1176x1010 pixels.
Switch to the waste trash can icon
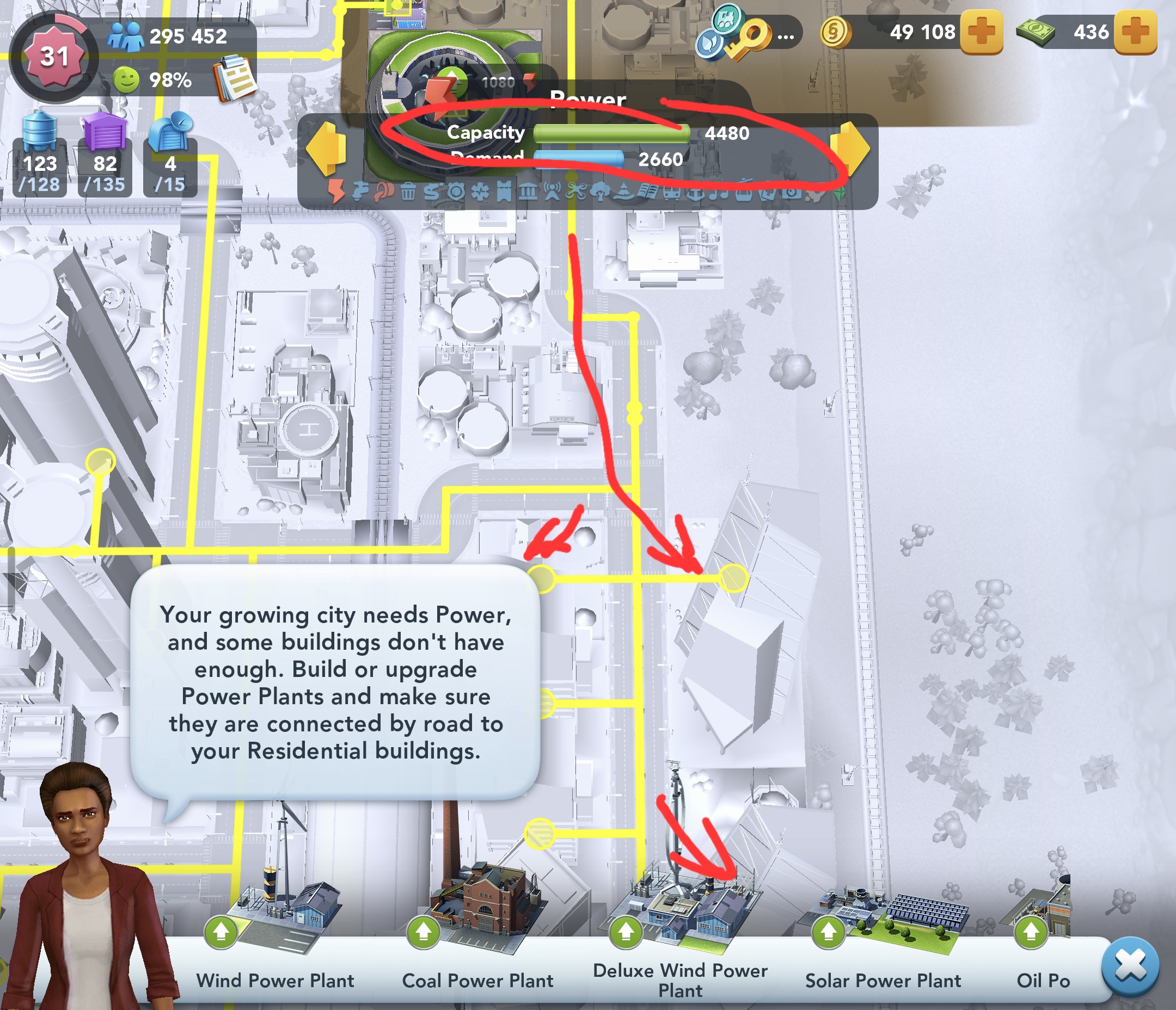408,192
